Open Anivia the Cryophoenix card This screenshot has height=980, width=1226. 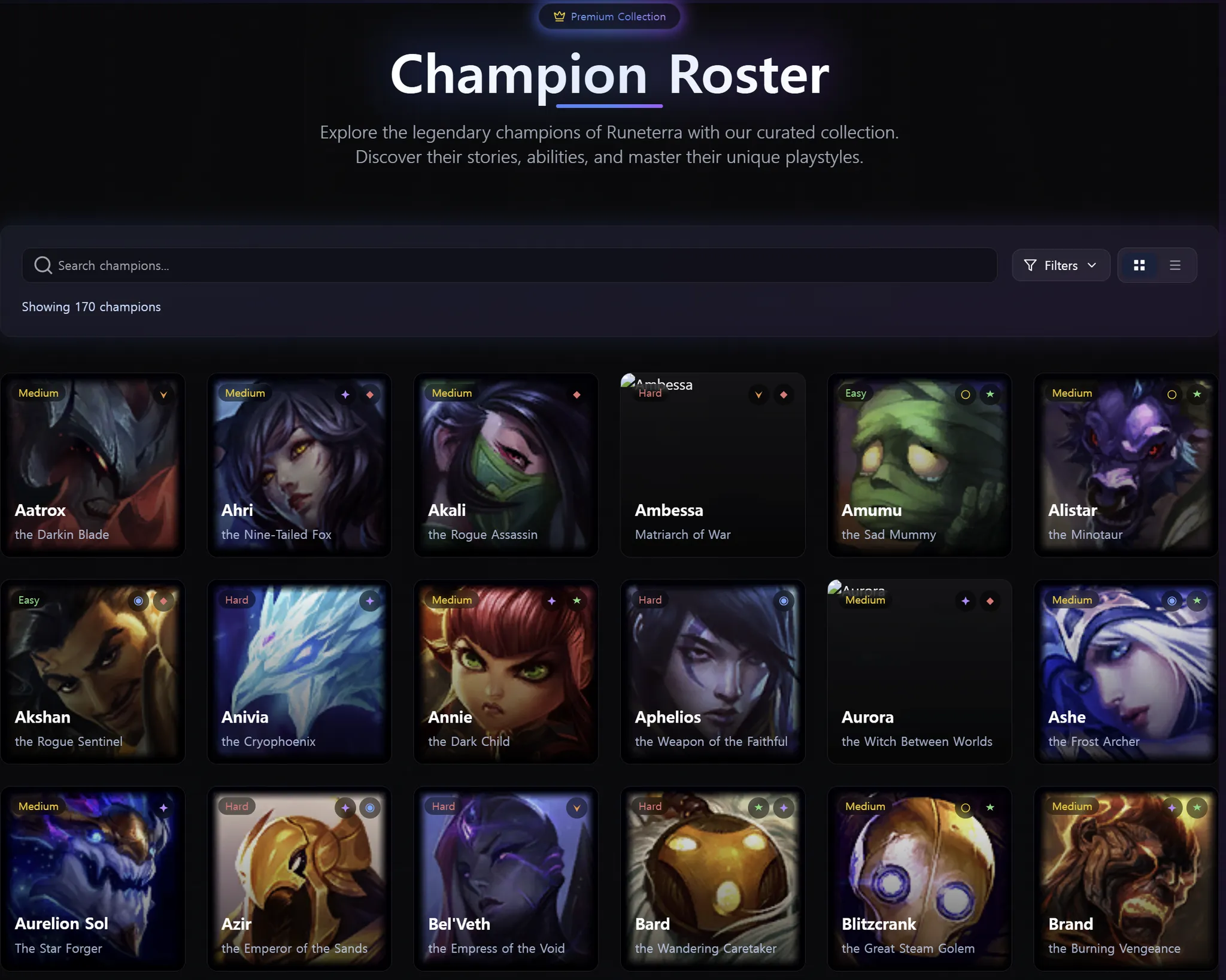tap(299, 672)
